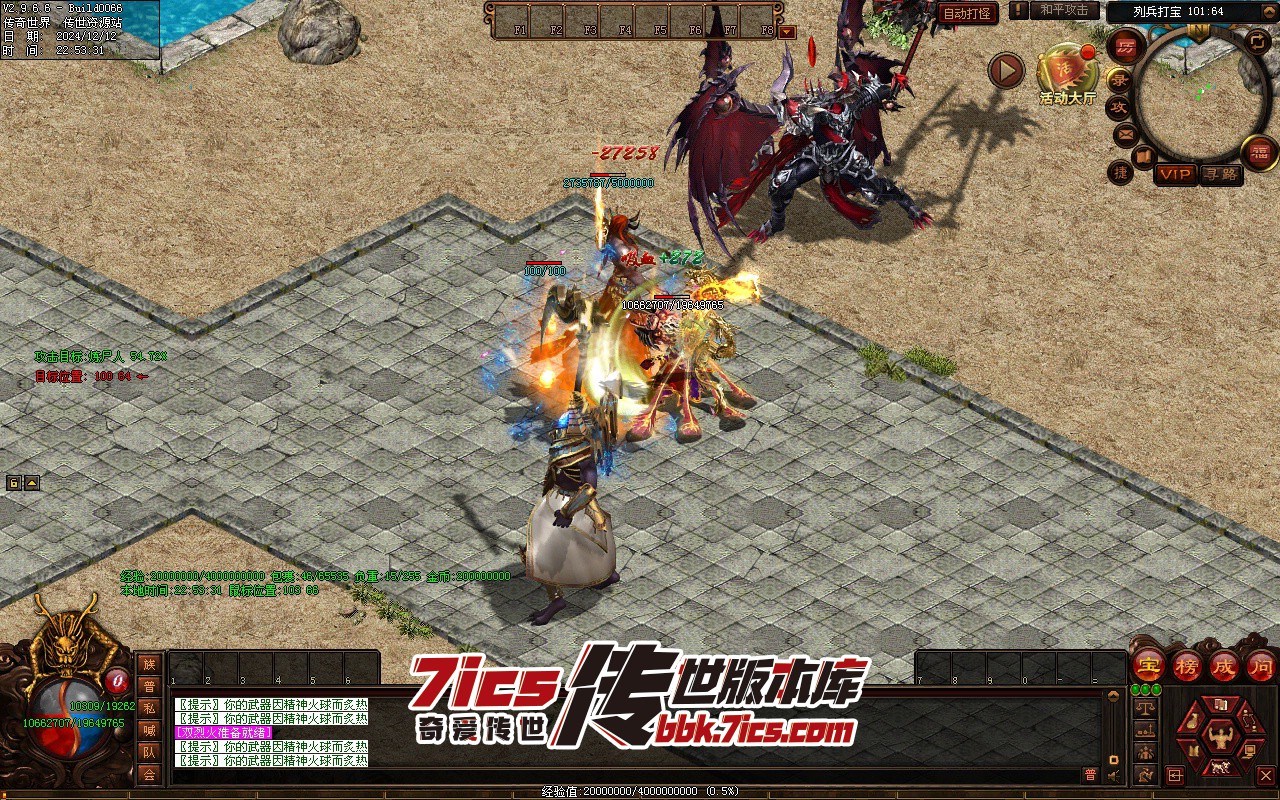Click the 历 calendar button
Screen dimensions: 1280x800
pyautogui.click(x=1127, y=47)
